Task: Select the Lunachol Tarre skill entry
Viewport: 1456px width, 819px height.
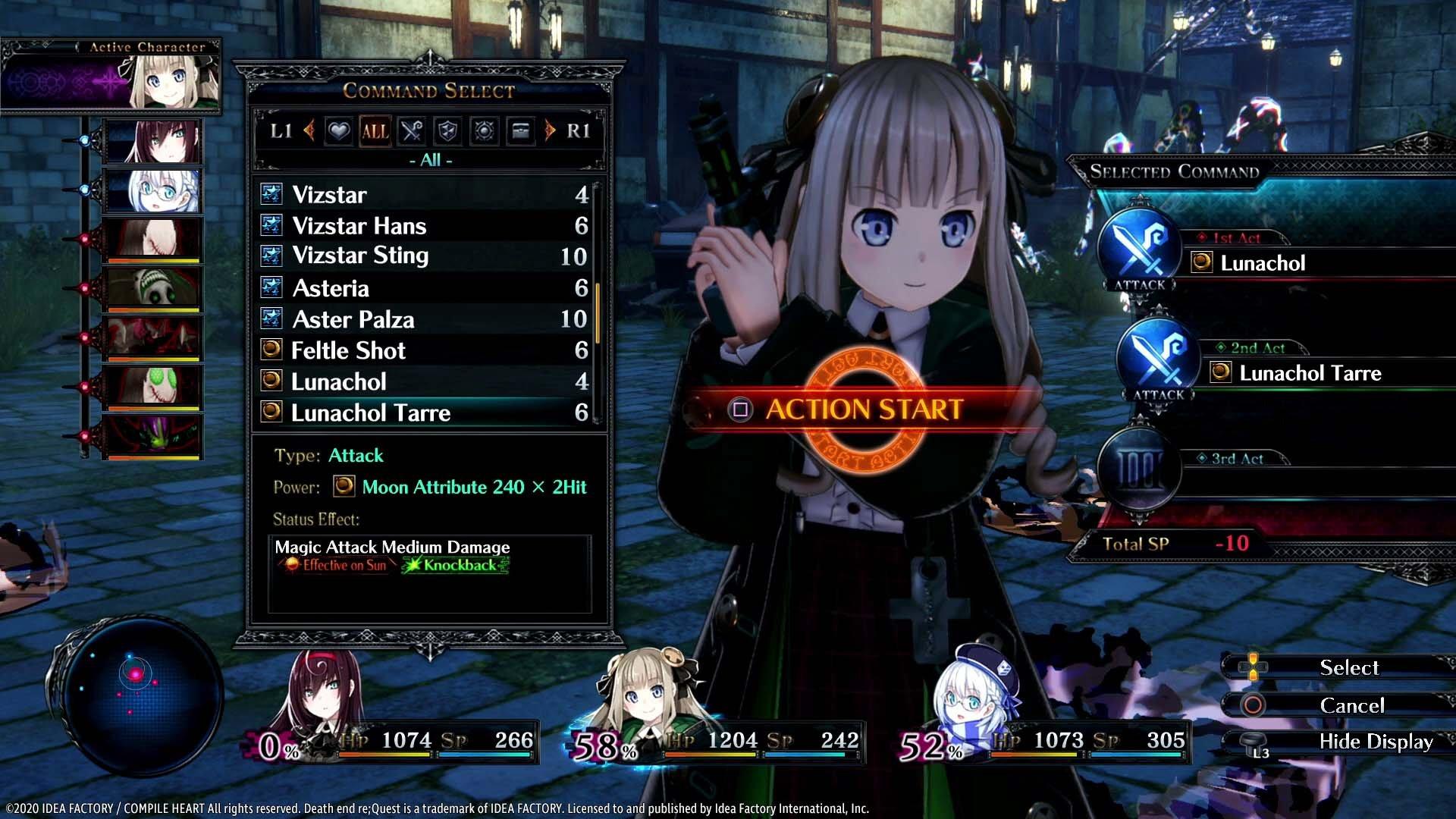Action: tap(372, 413)
